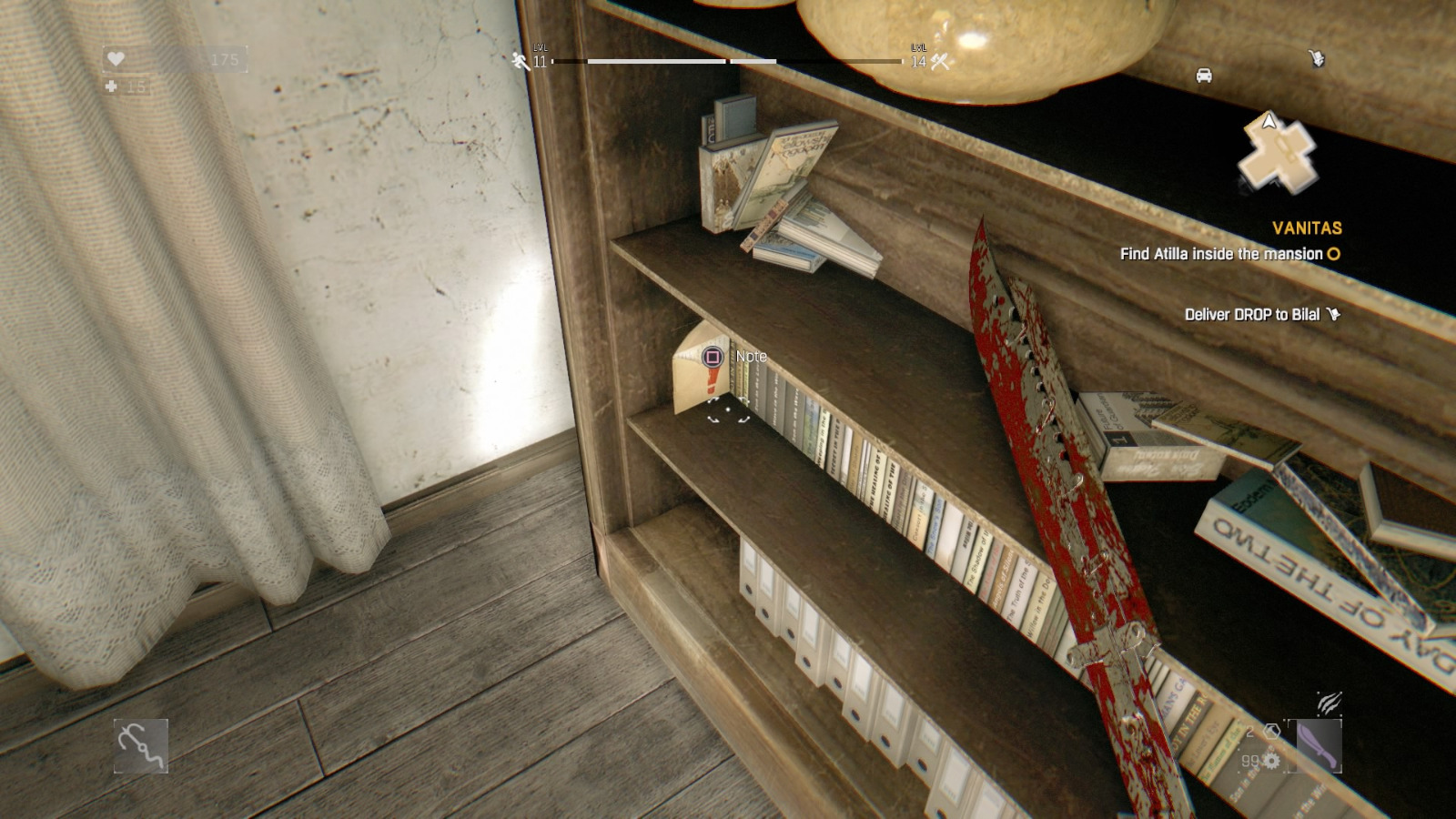Image resolution: width=1456 pixels, height=819 pixels.
Task: Click the hexagonal hammer repair icon near the 2
Action: 1272,732
